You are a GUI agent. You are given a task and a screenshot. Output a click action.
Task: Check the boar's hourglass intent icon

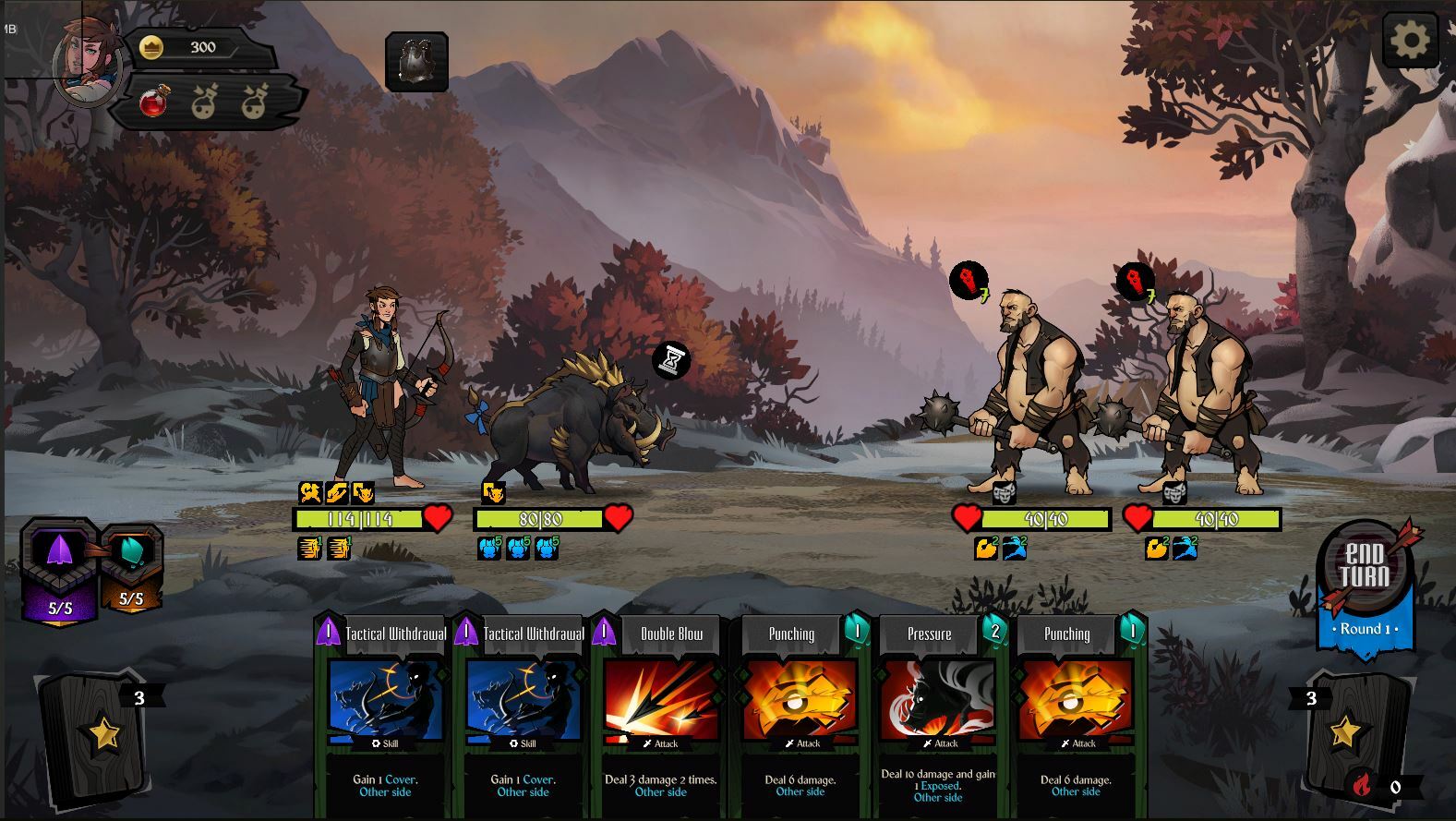point(671,359)
